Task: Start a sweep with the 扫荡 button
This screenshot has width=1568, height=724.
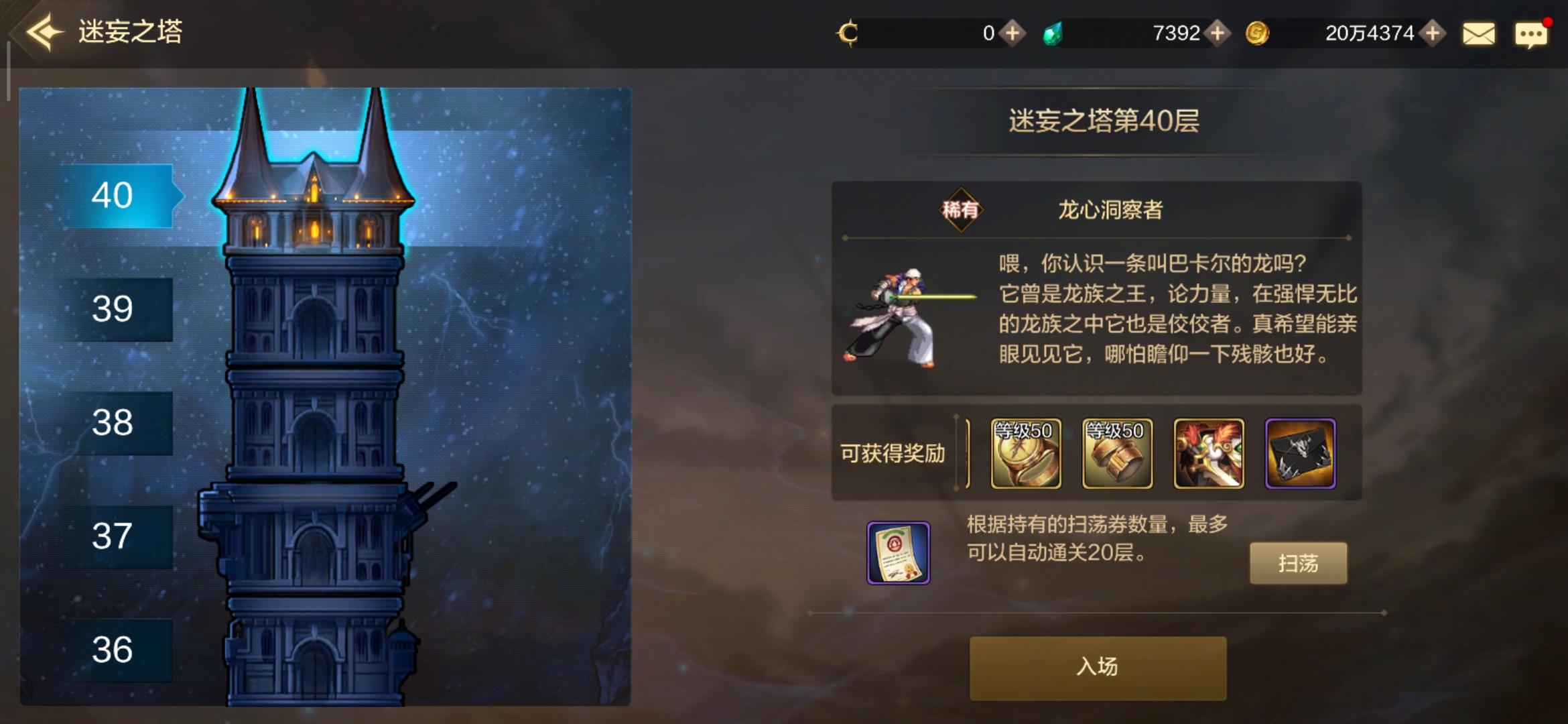Action: [x=1298, y=563]
